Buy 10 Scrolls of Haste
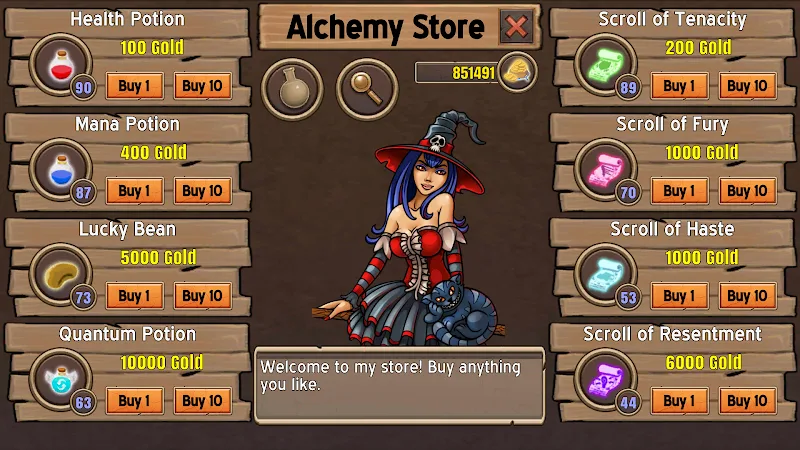 click(747, 296)
